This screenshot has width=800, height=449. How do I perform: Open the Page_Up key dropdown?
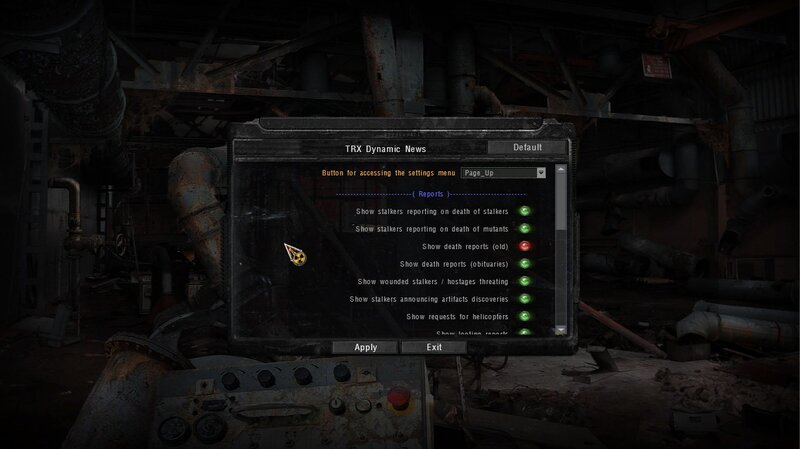[541, 173]
